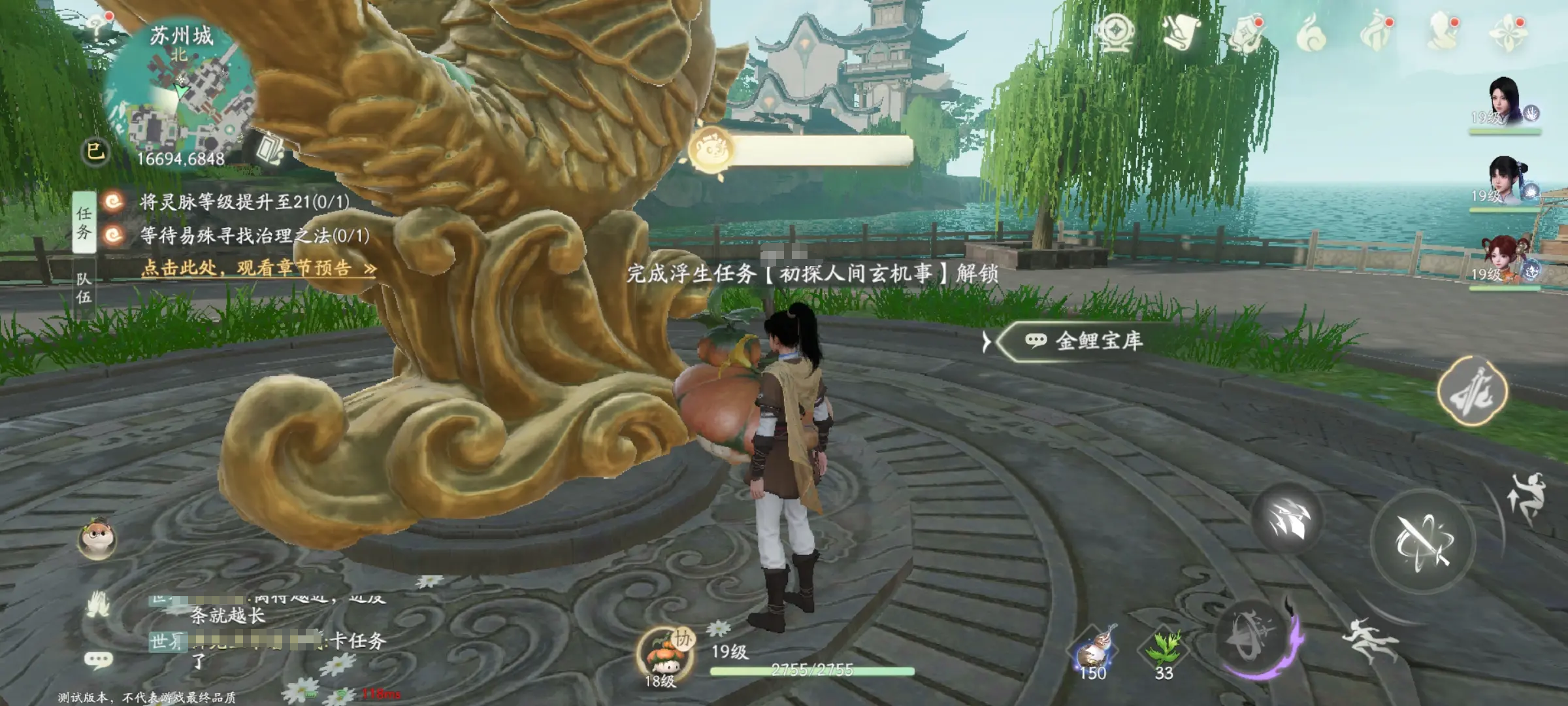Open the chat speech bubble button
Image resolution: width=1568 pixels, height=706 pixels.
pyautogui.click(x=99, y=660)
